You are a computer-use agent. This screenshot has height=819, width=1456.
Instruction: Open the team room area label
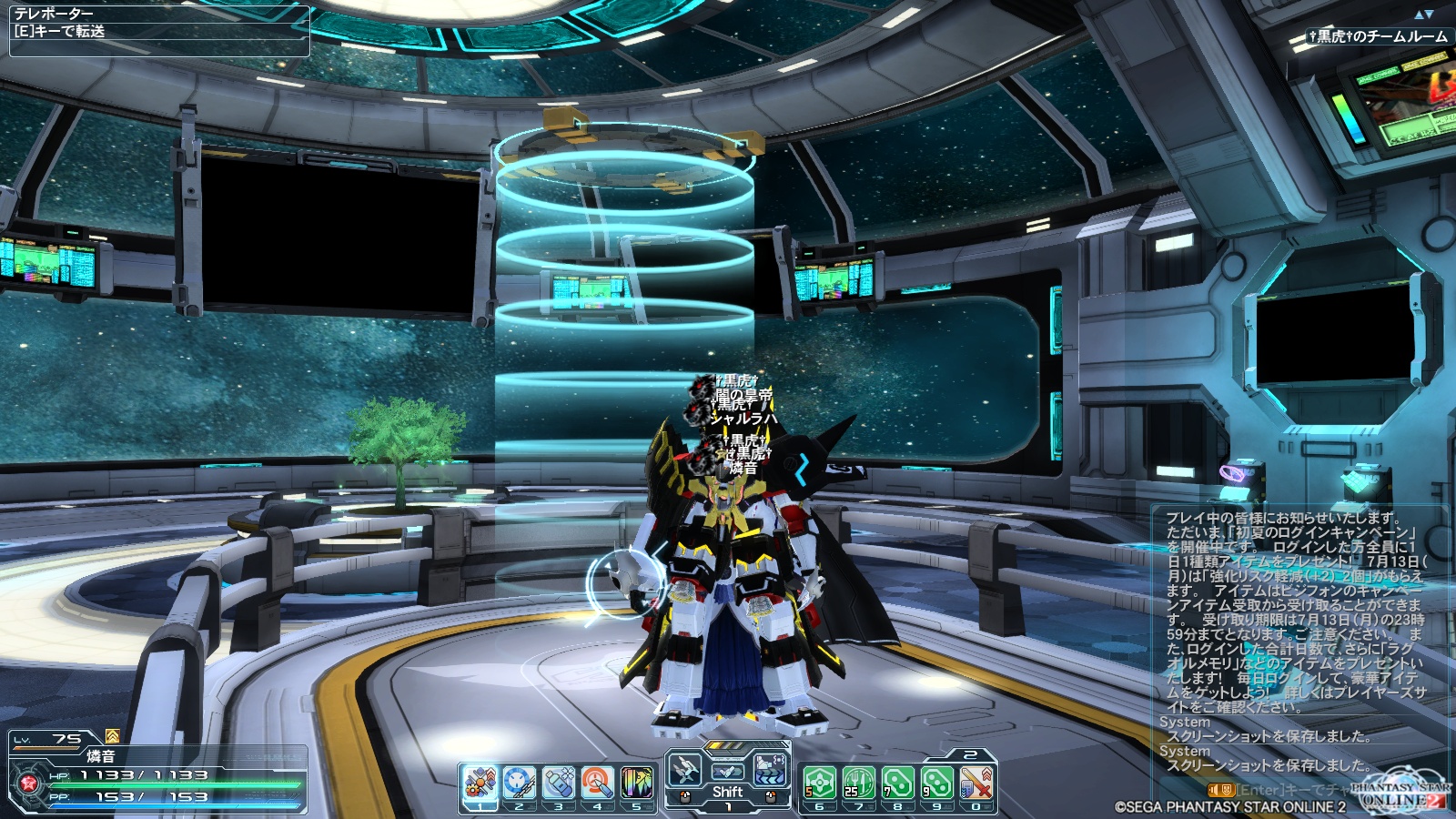tap(1378, 37)
